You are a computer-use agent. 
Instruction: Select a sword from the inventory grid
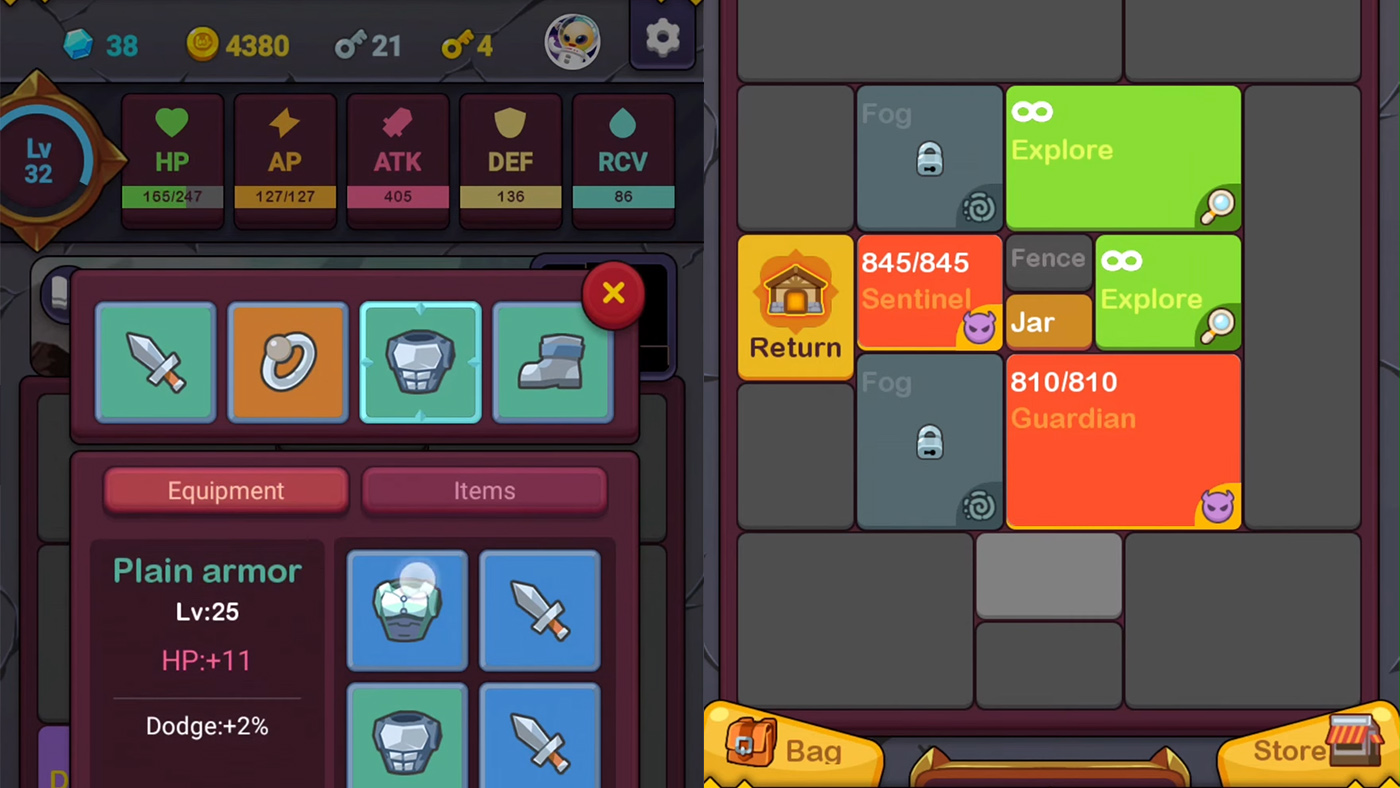pyautogui.click(x=540, y=610)
